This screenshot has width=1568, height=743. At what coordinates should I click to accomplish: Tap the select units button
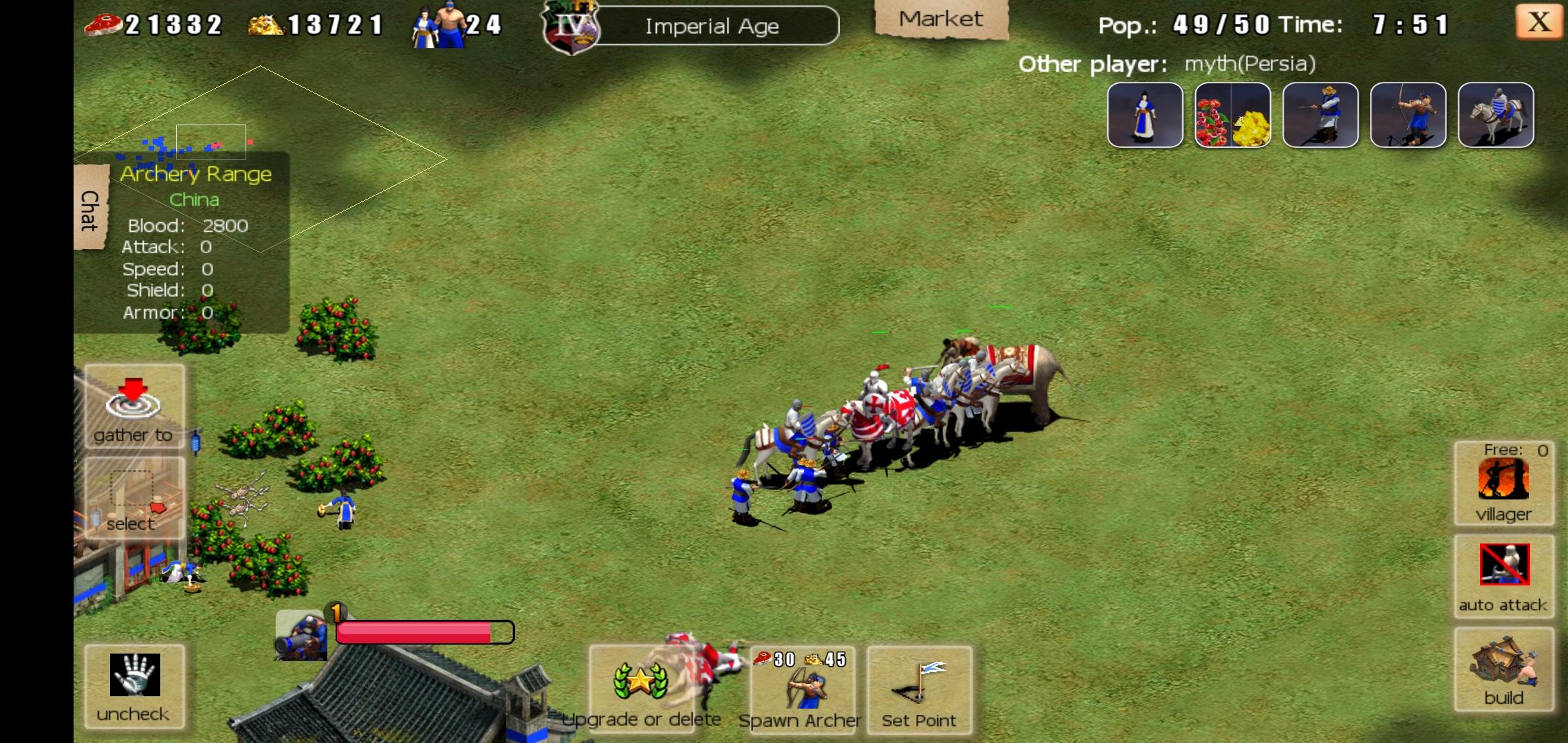point(133,498)
